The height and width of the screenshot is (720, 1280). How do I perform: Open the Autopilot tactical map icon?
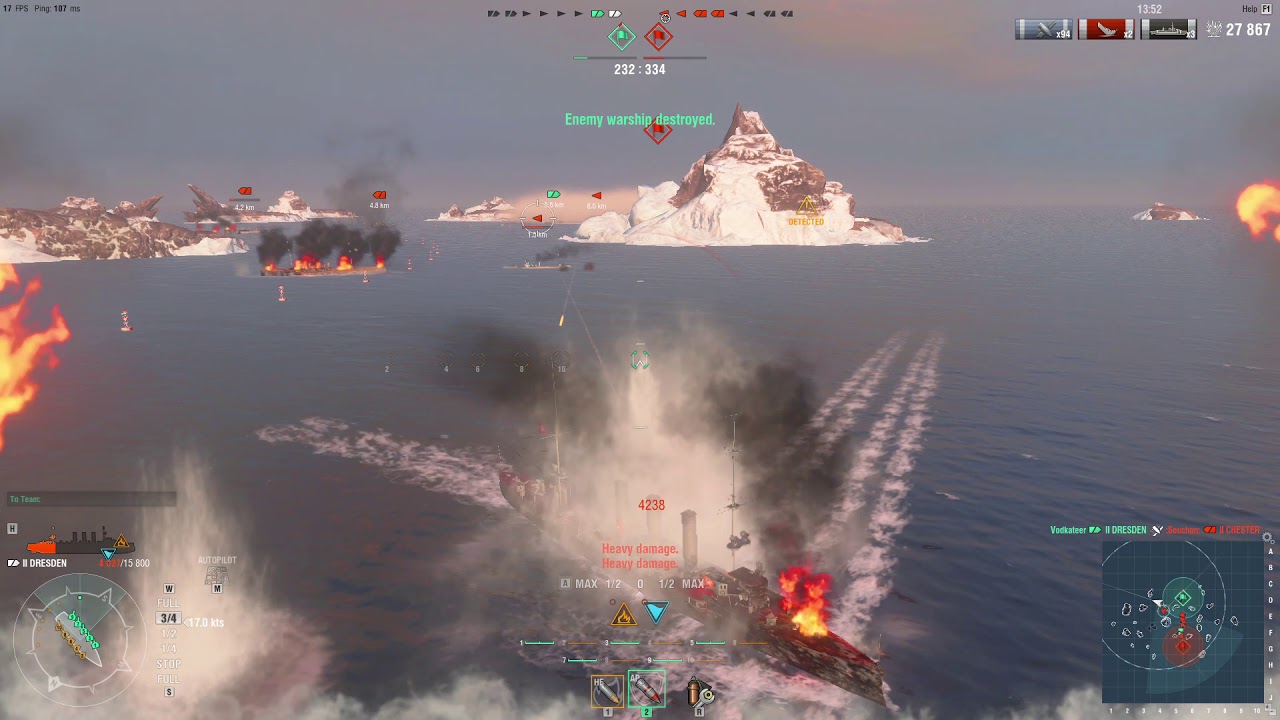pyautogui.click(x=217, y=577)
